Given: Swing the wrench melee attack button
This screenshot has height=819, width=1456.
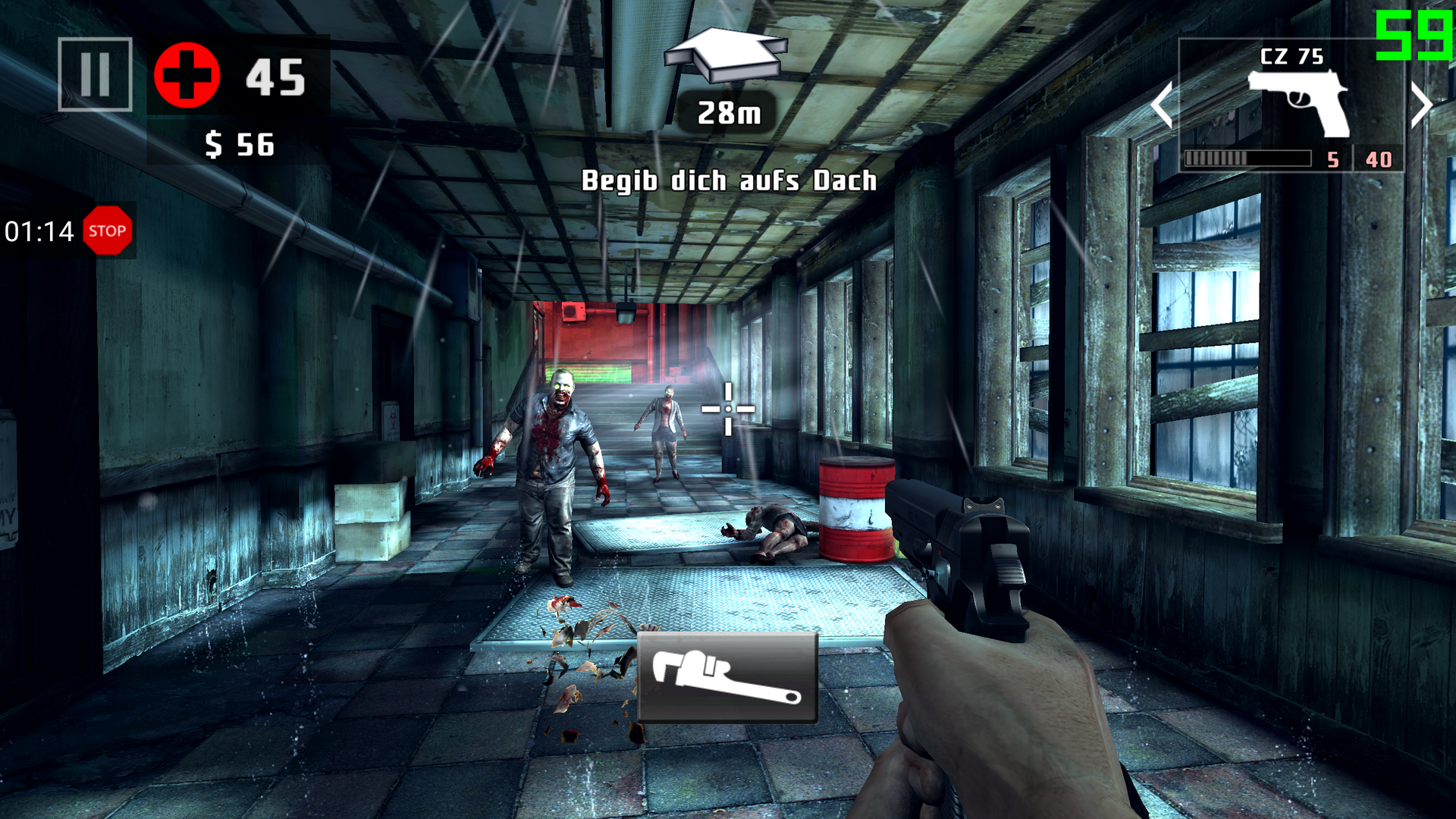Looking at the screenshot, I should (x=727, y=677).
